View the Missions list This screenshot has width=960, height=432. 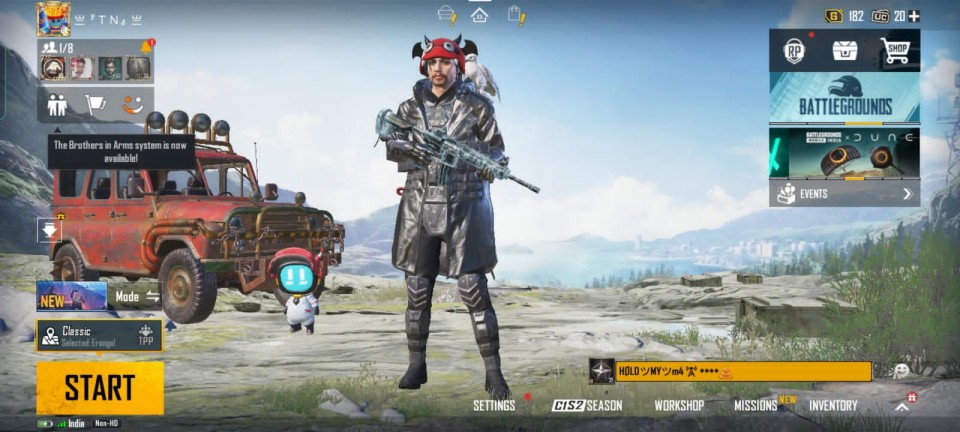click(756, 405)
